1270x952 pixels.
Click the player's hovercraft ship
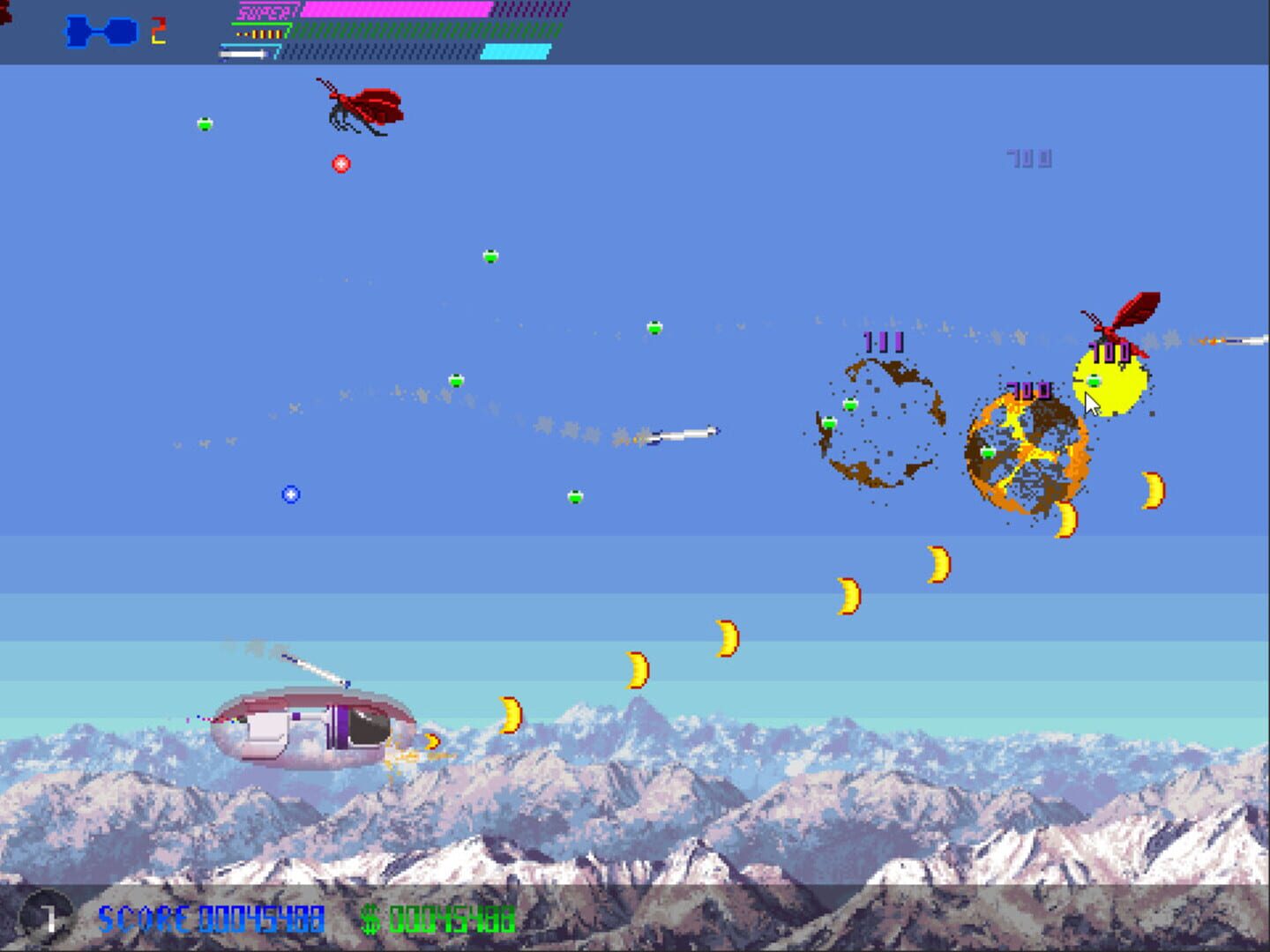313,727
